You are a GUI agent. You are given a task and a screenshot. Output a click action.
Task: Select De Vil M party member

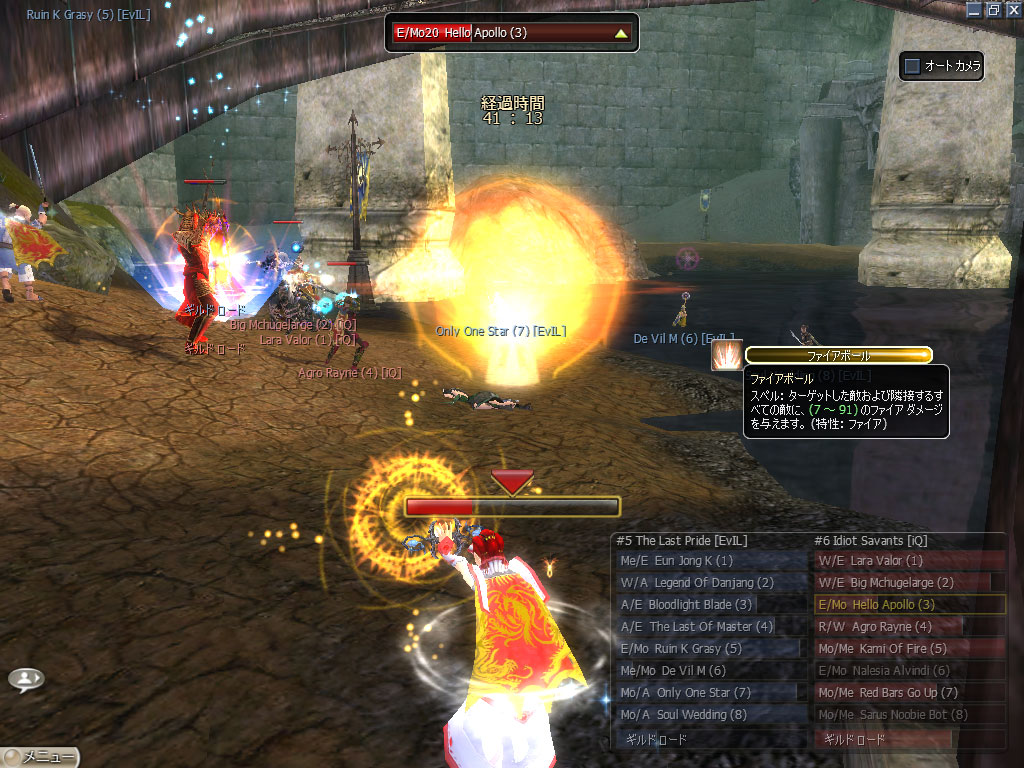710,671
